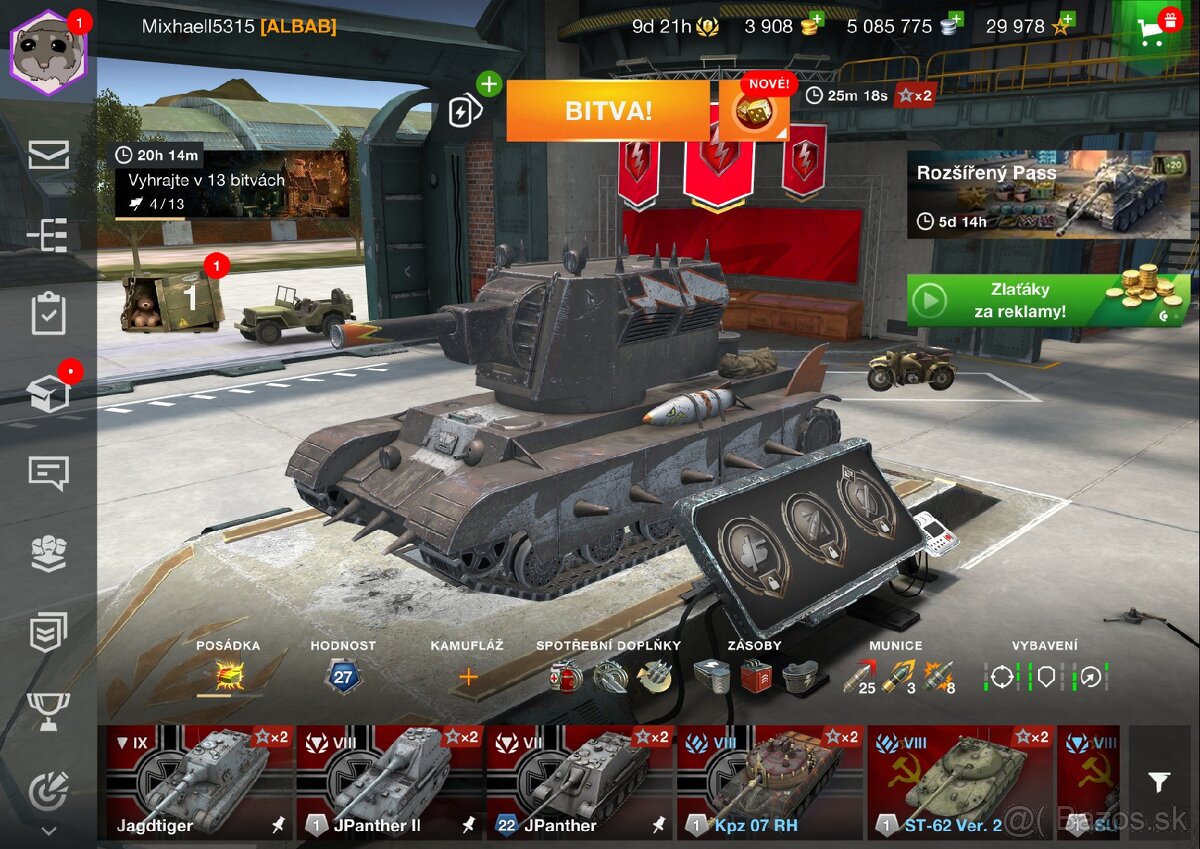This screenshot has height=849, width=1200.
Task: Open the tank carousel filter
Action: click(x=1159, y=782)
